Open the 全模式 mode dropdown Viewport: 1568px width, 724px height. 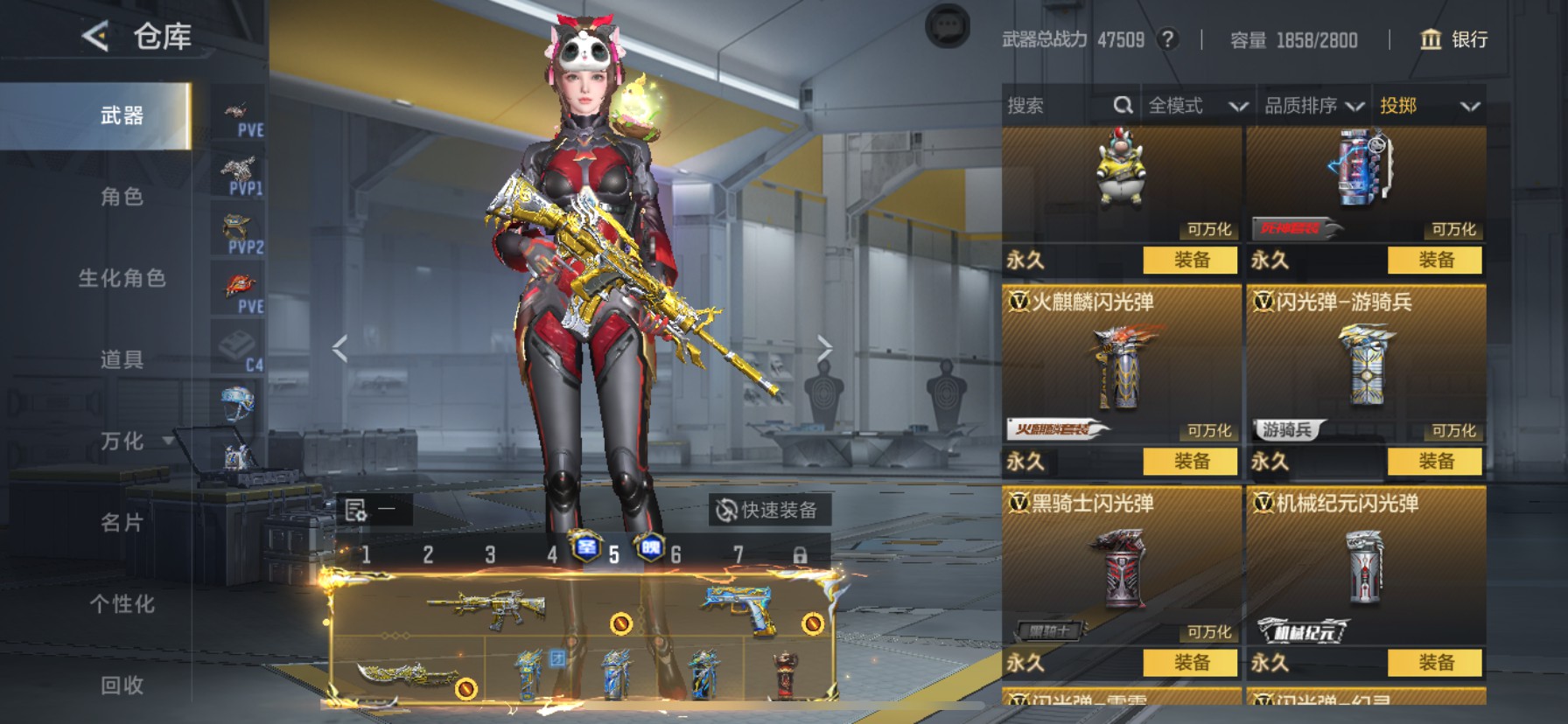click(x=1196, y=106)
